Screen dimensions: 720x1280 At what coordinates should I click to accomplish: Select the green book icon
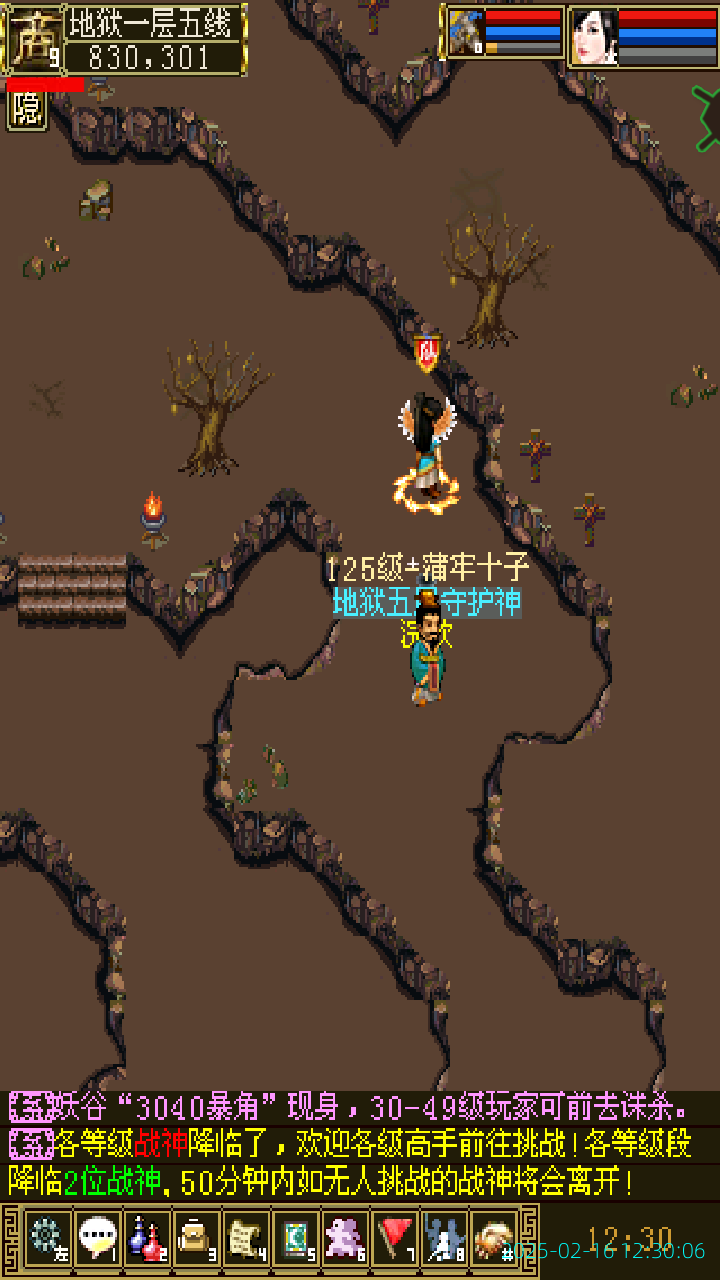(x=295, y=1238)
